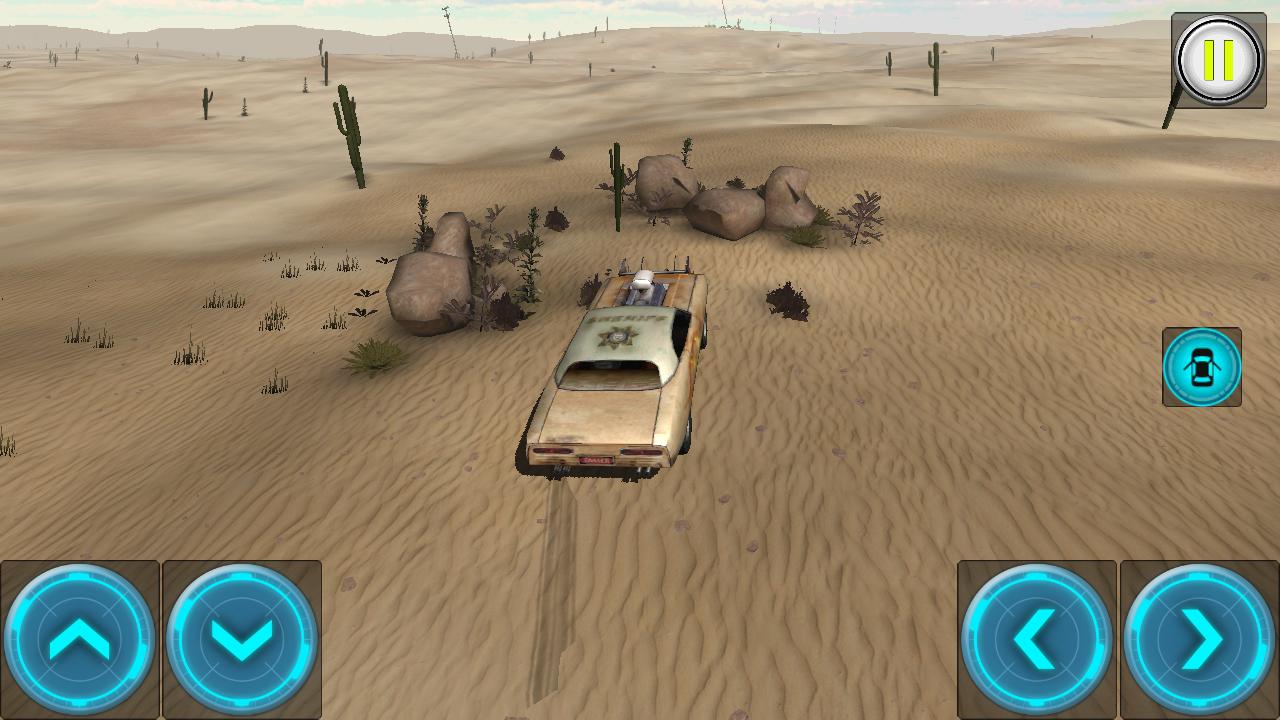
Task: Click the upward chevron throttle control
Action: coord(80,636)
